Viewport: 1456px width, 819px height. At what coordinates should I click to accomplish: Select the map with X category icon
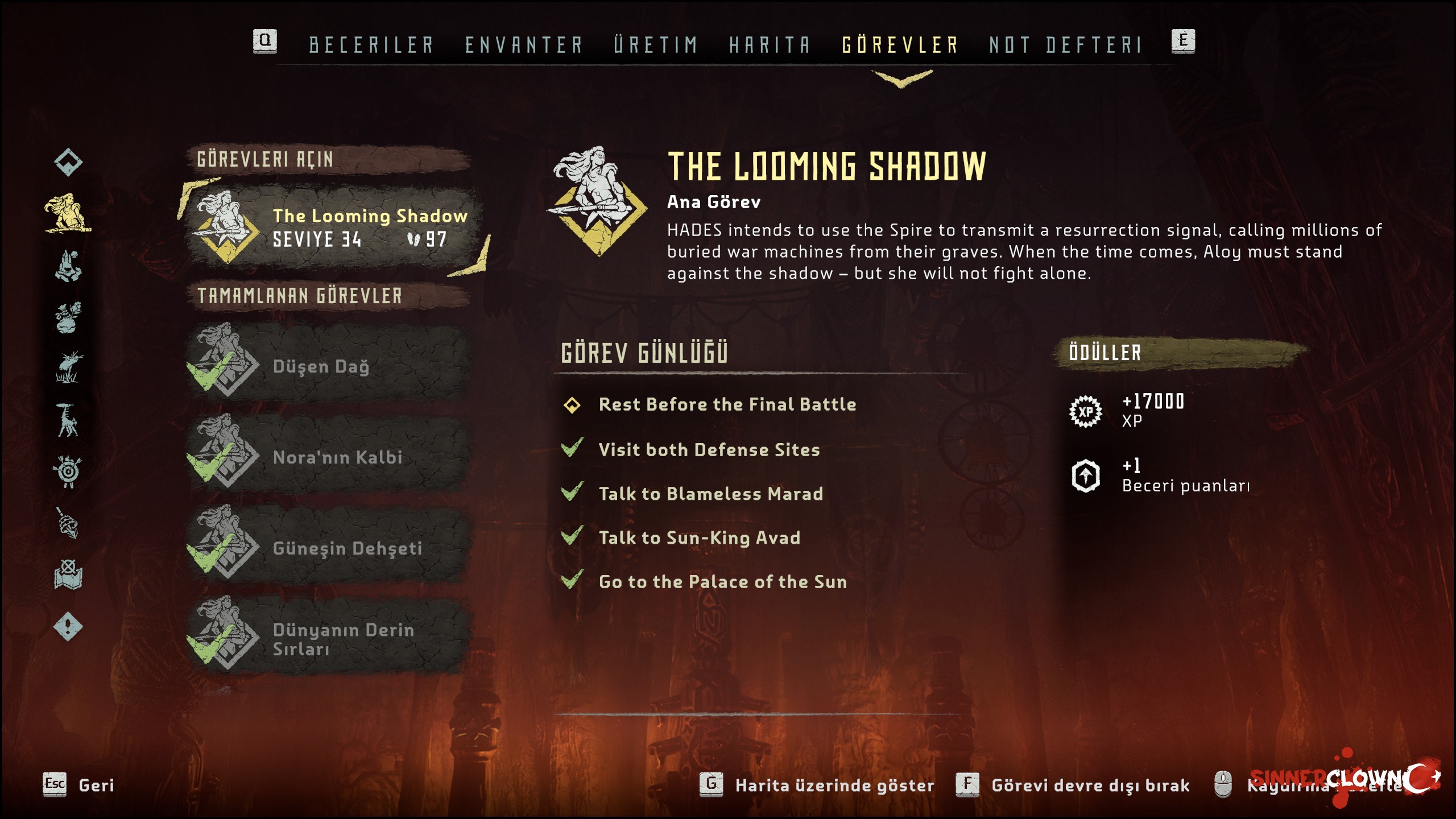[x=68, y=574]
